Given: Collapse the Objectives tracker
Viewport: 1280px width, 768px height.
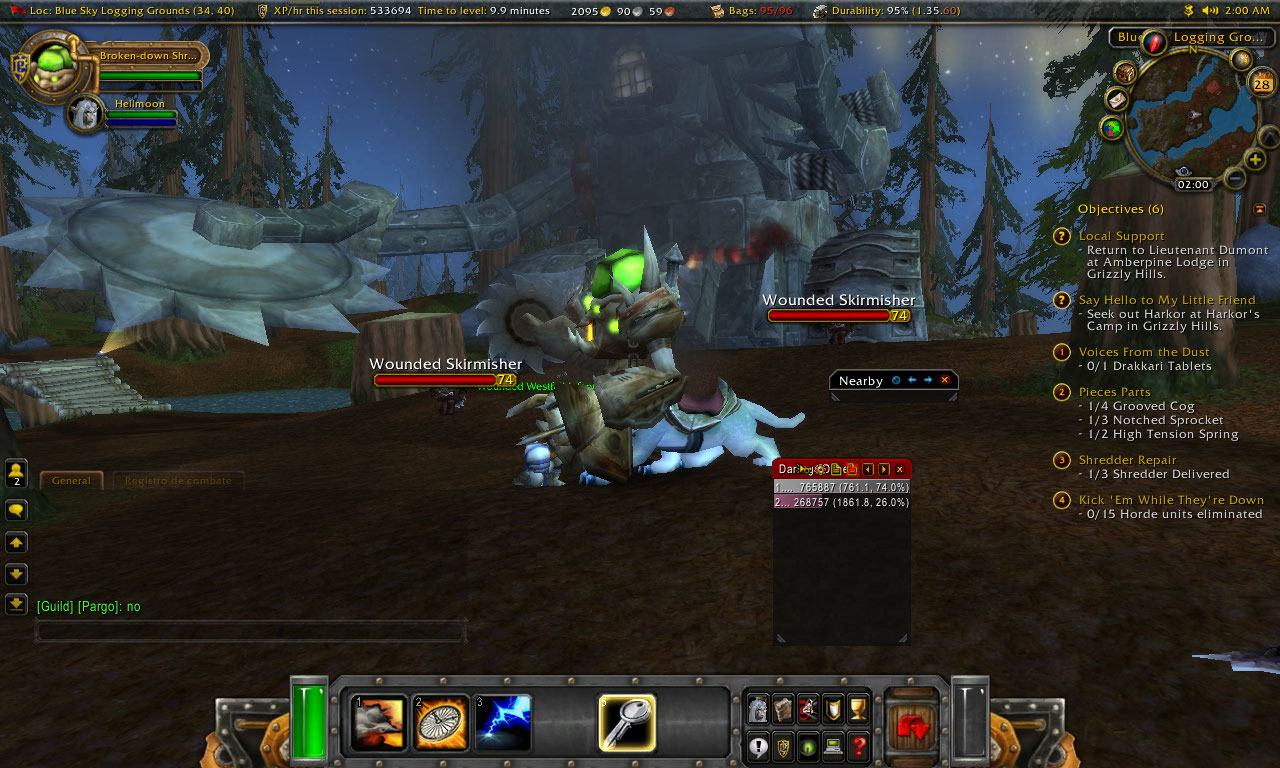Looking at the screenshot, I should pos(1259,209).
